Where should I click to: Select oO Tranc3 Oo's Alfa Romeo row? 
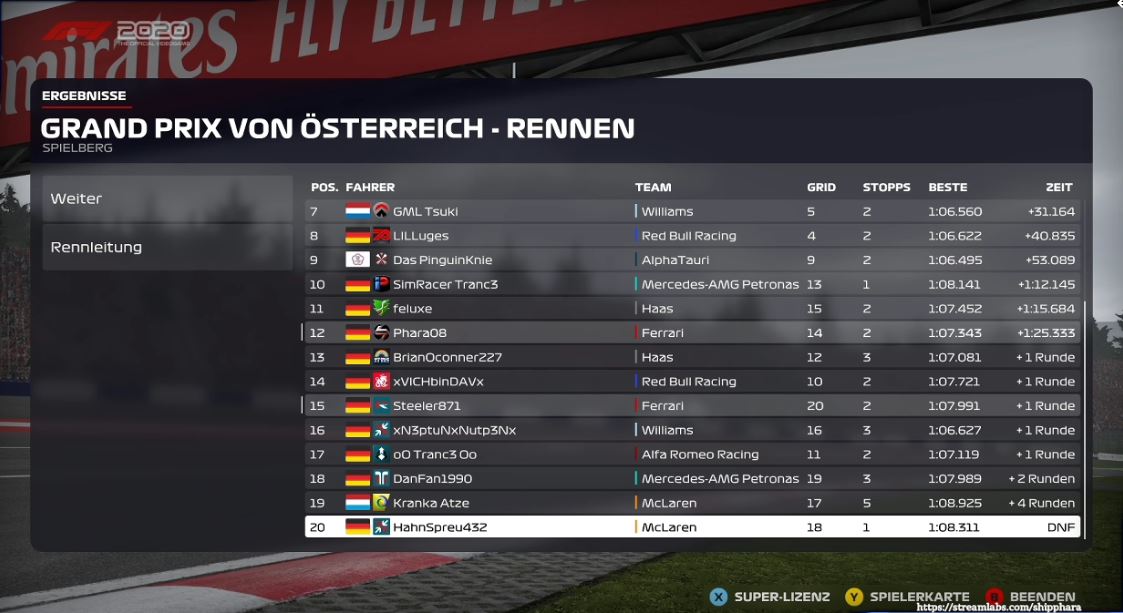click(x=692, y=454)
